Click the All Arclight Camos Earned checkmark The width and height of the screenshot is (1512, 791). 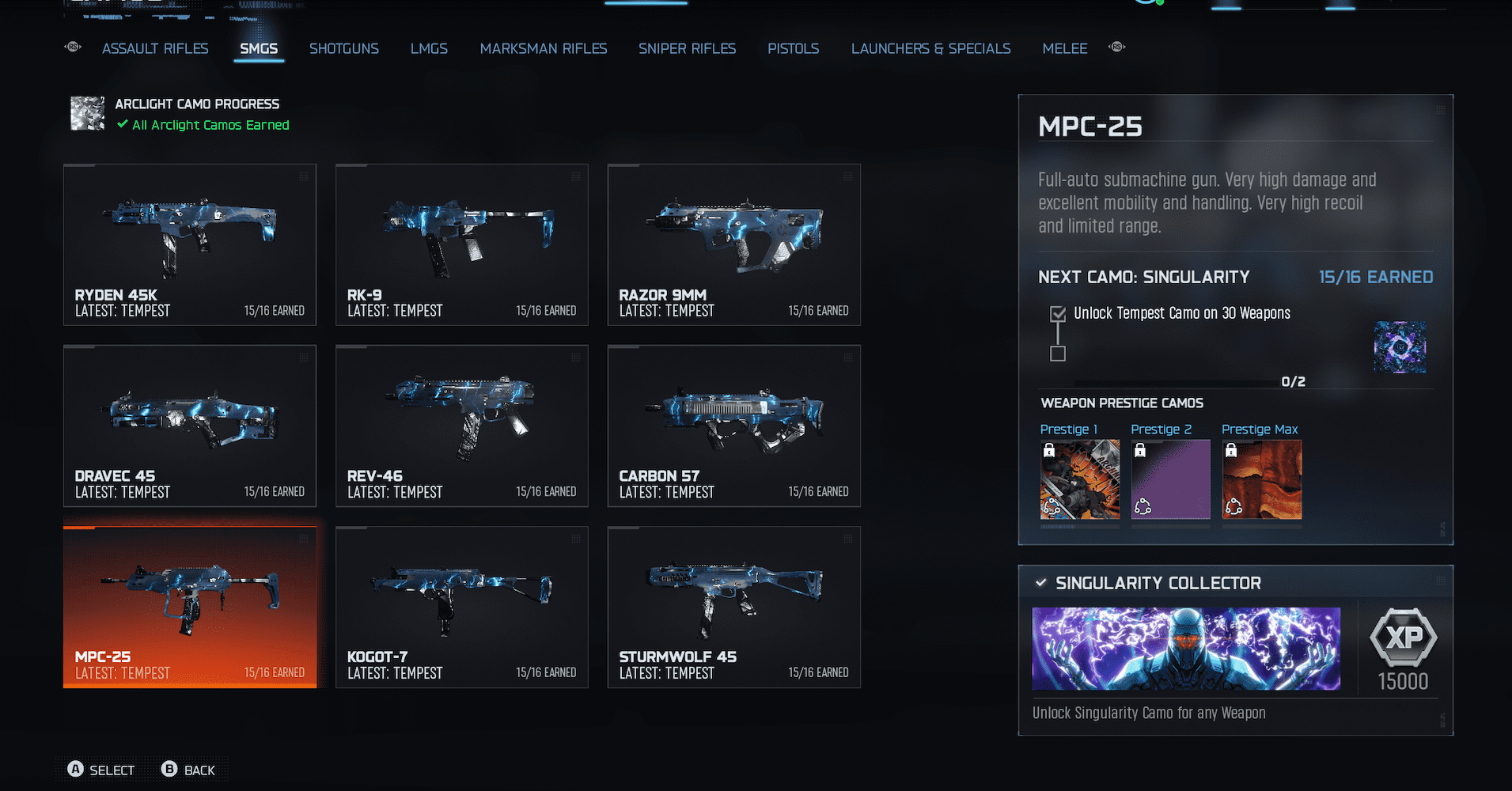(122, 124)
